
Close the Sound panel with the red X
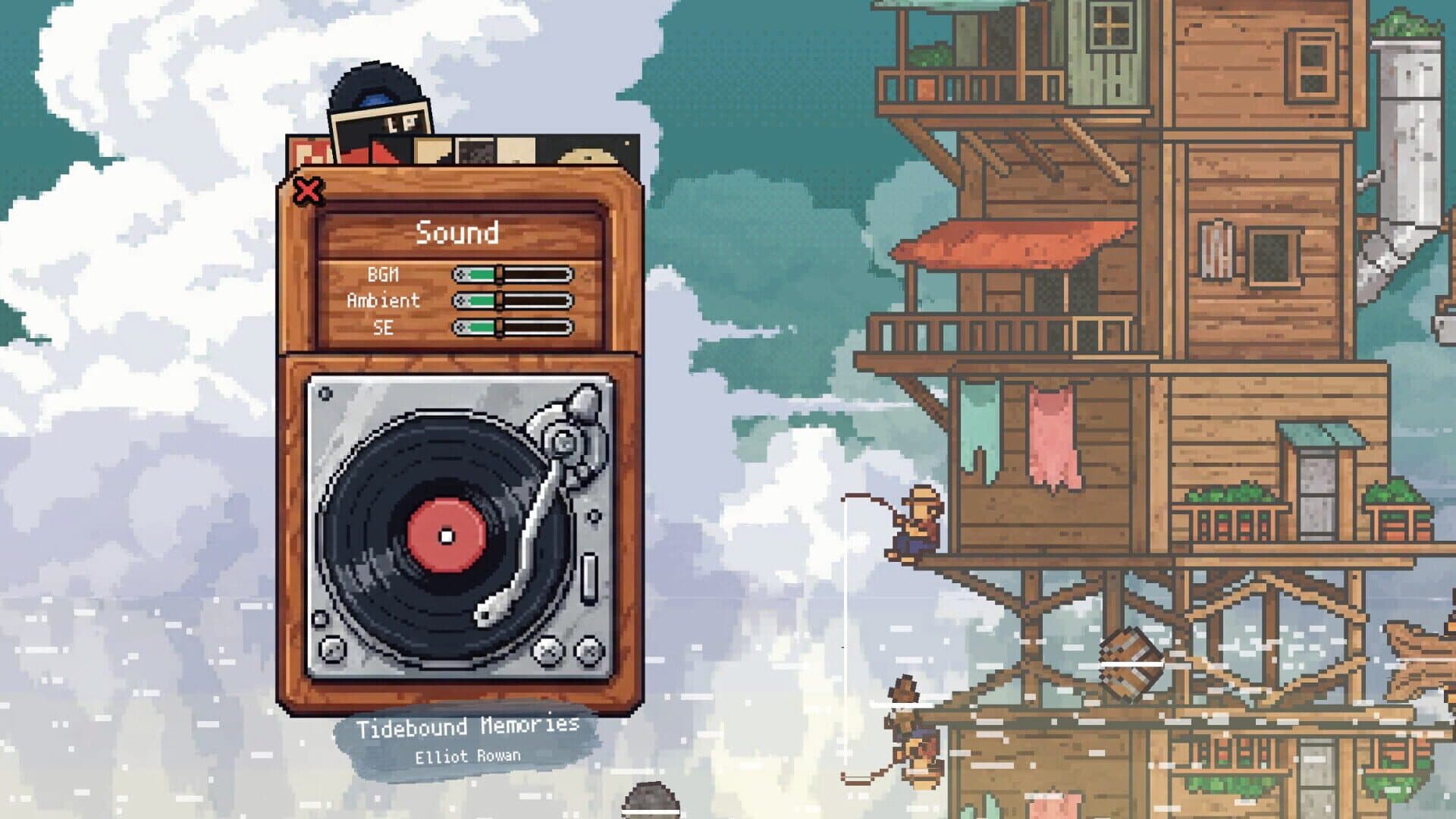(x=306, y=191)
